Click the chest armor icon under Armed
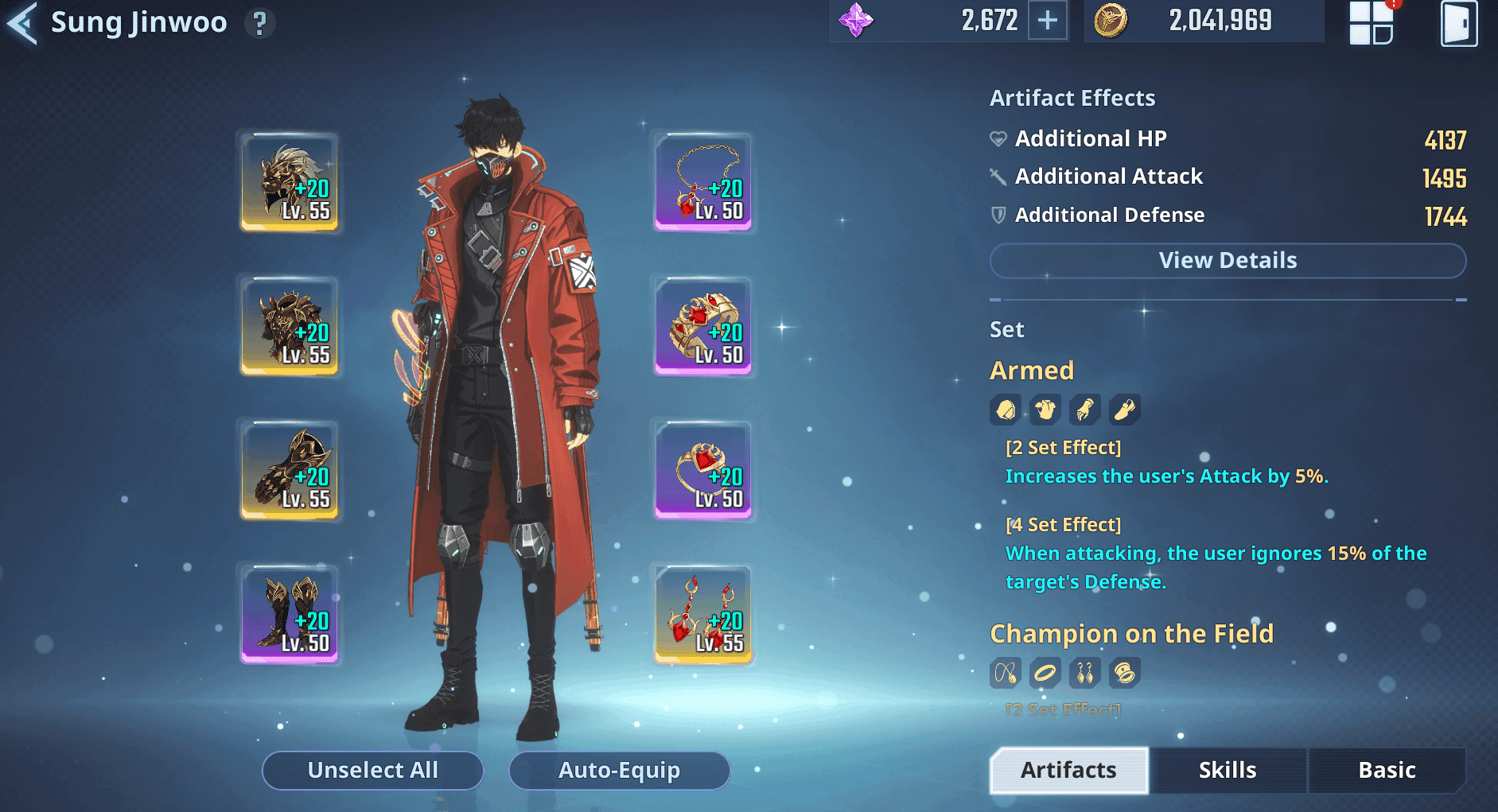This screenshot has width=1498, height=812. pos(1045,409)
